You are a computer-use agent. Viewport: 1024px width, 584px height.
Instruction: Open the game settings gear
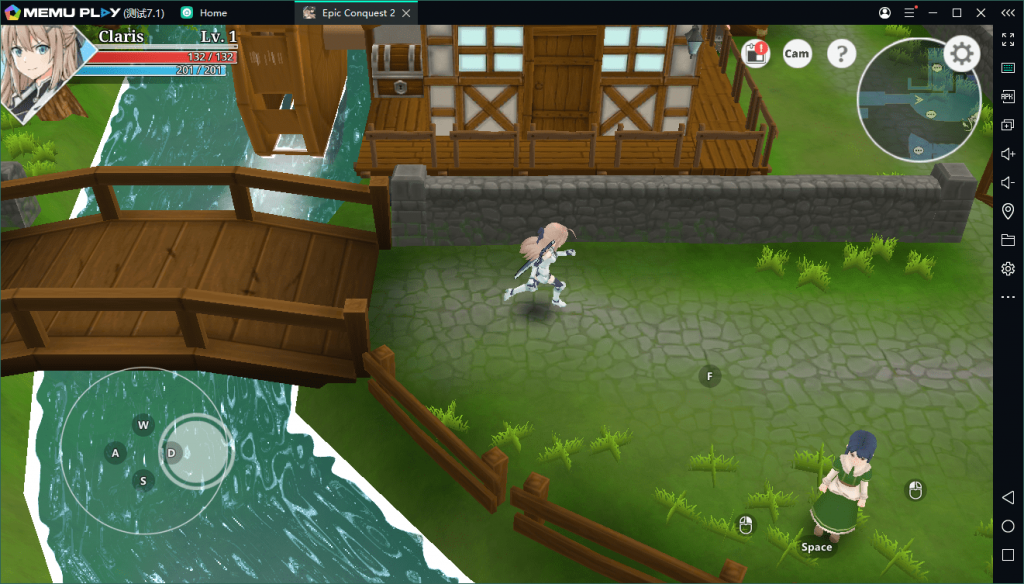961,54
